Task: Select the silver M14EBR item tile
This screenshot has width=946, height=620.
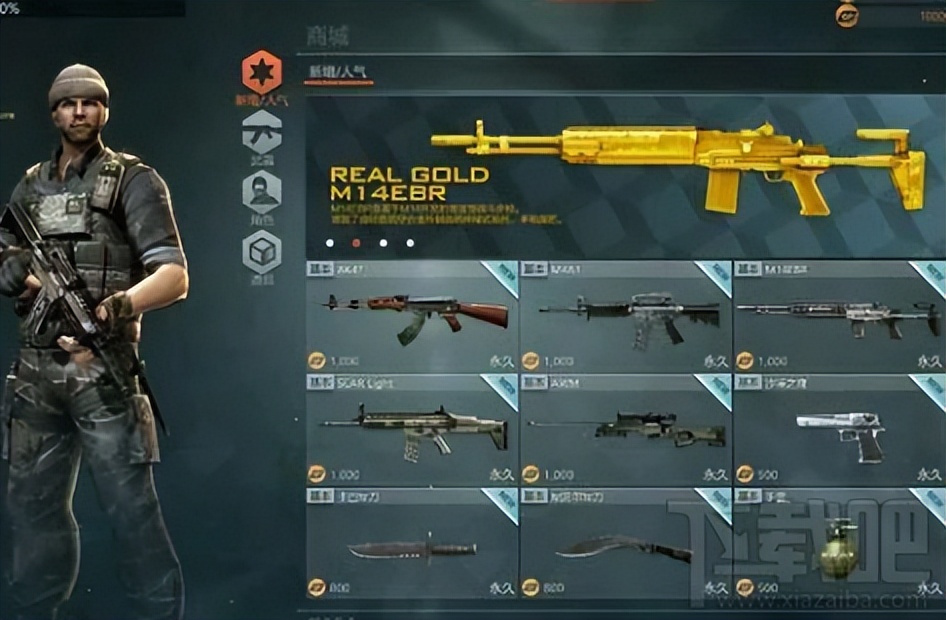Action: point(838,316)
